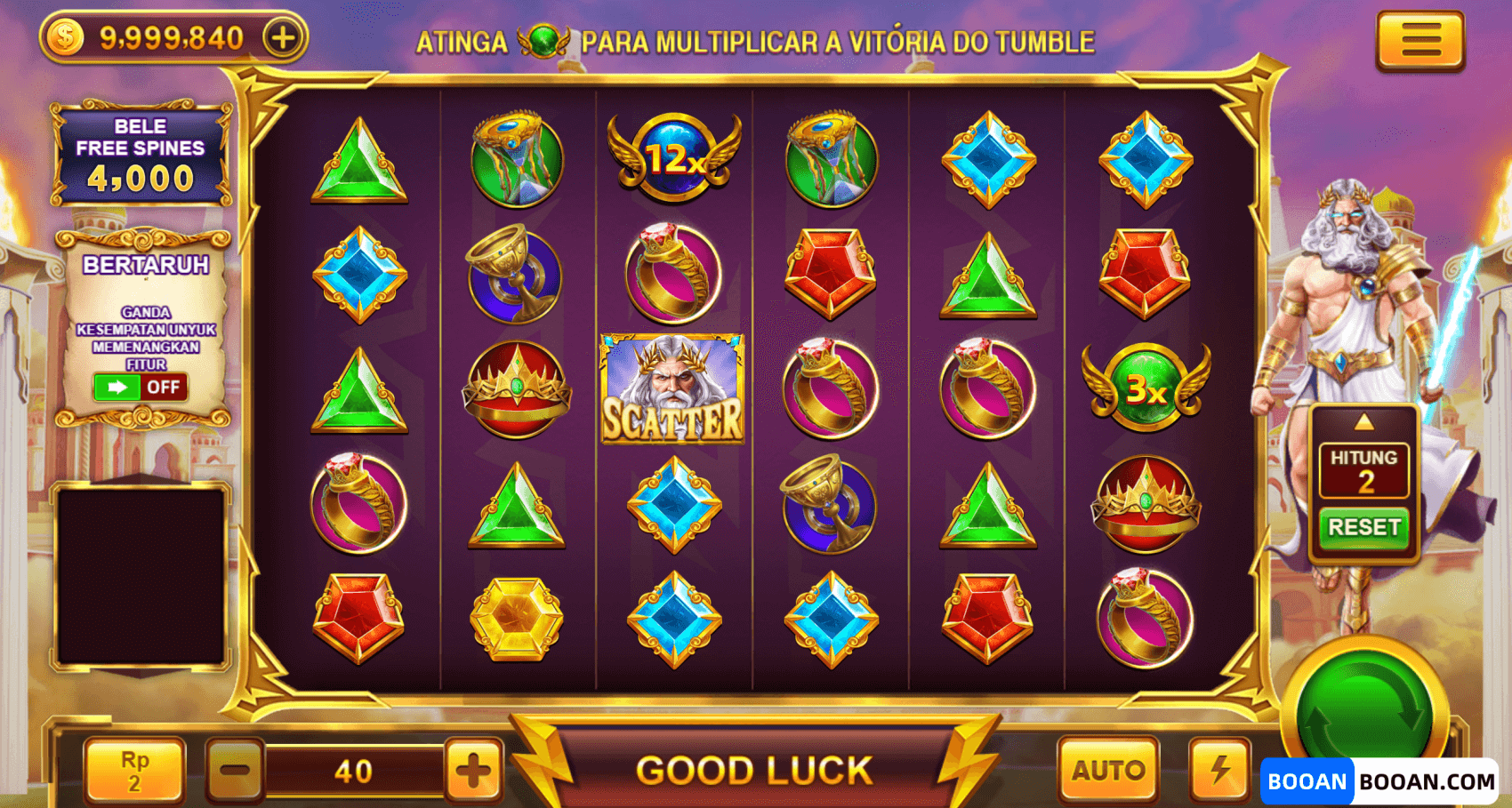Enable turbo mode with the lightning button
The height and width of the screenshot is (808, 1512).
(x=1219, y=770)
